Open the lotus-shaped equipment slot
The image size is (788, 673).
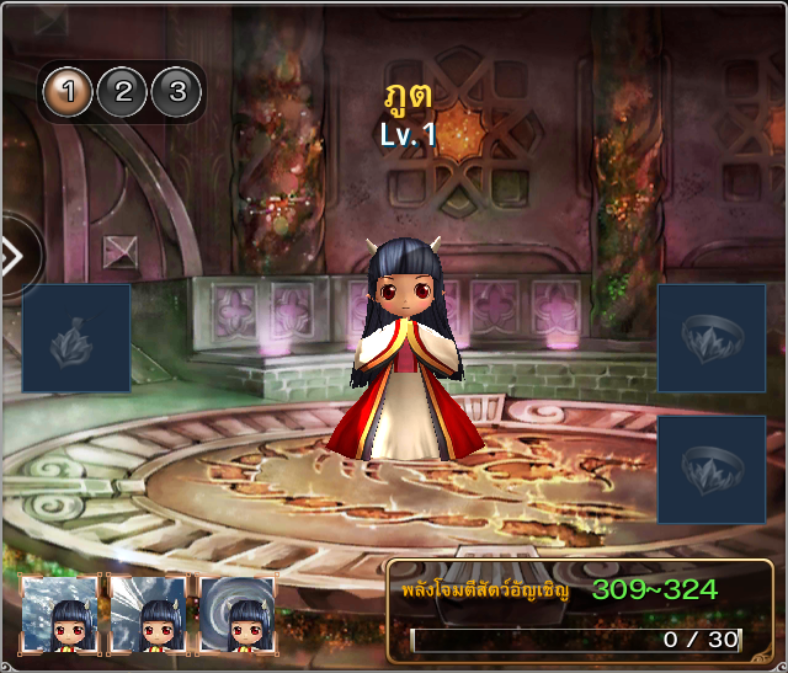point(76,338)
